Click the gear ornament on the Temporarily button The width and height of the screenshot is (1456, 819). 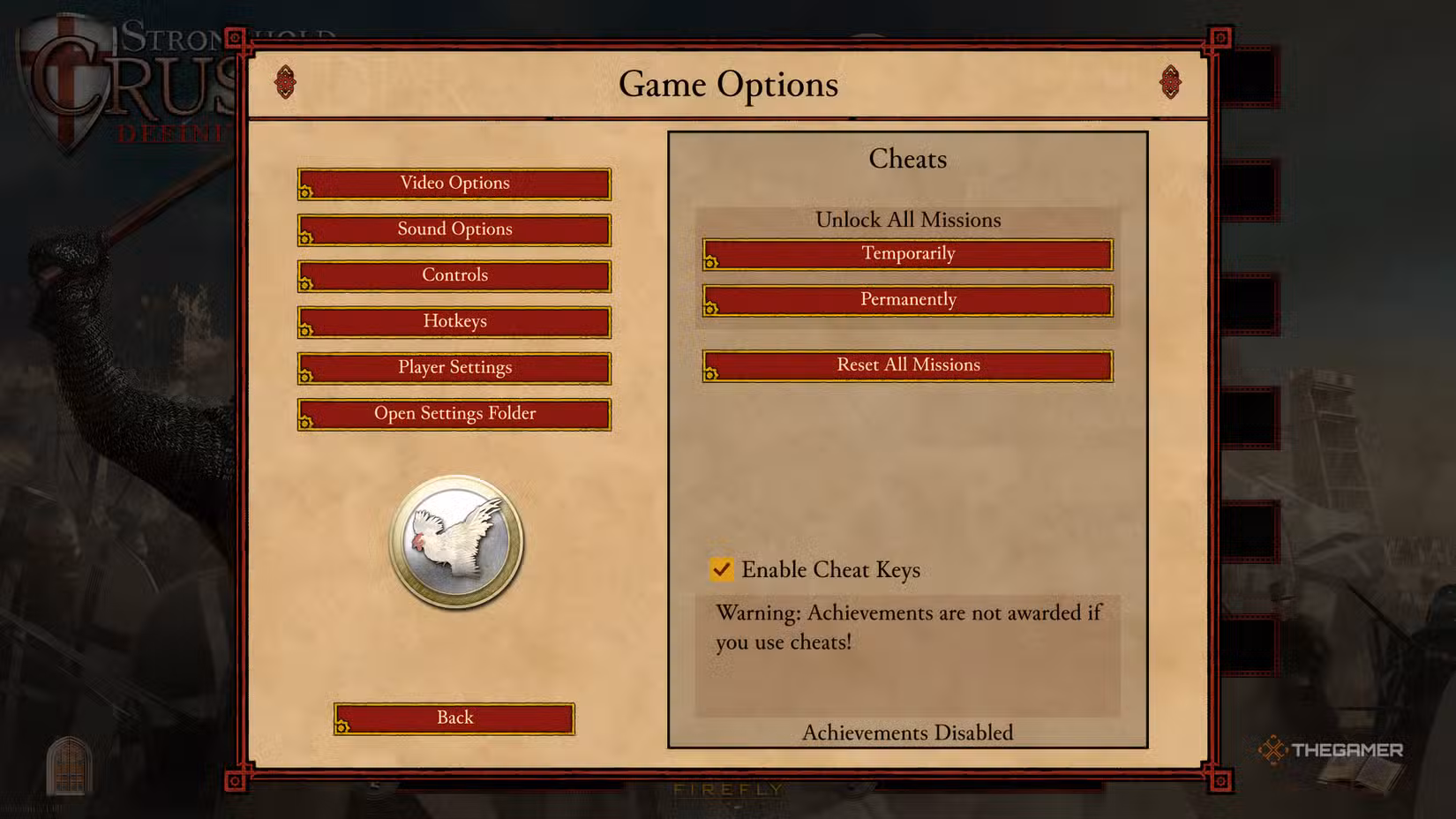point(711,261)
